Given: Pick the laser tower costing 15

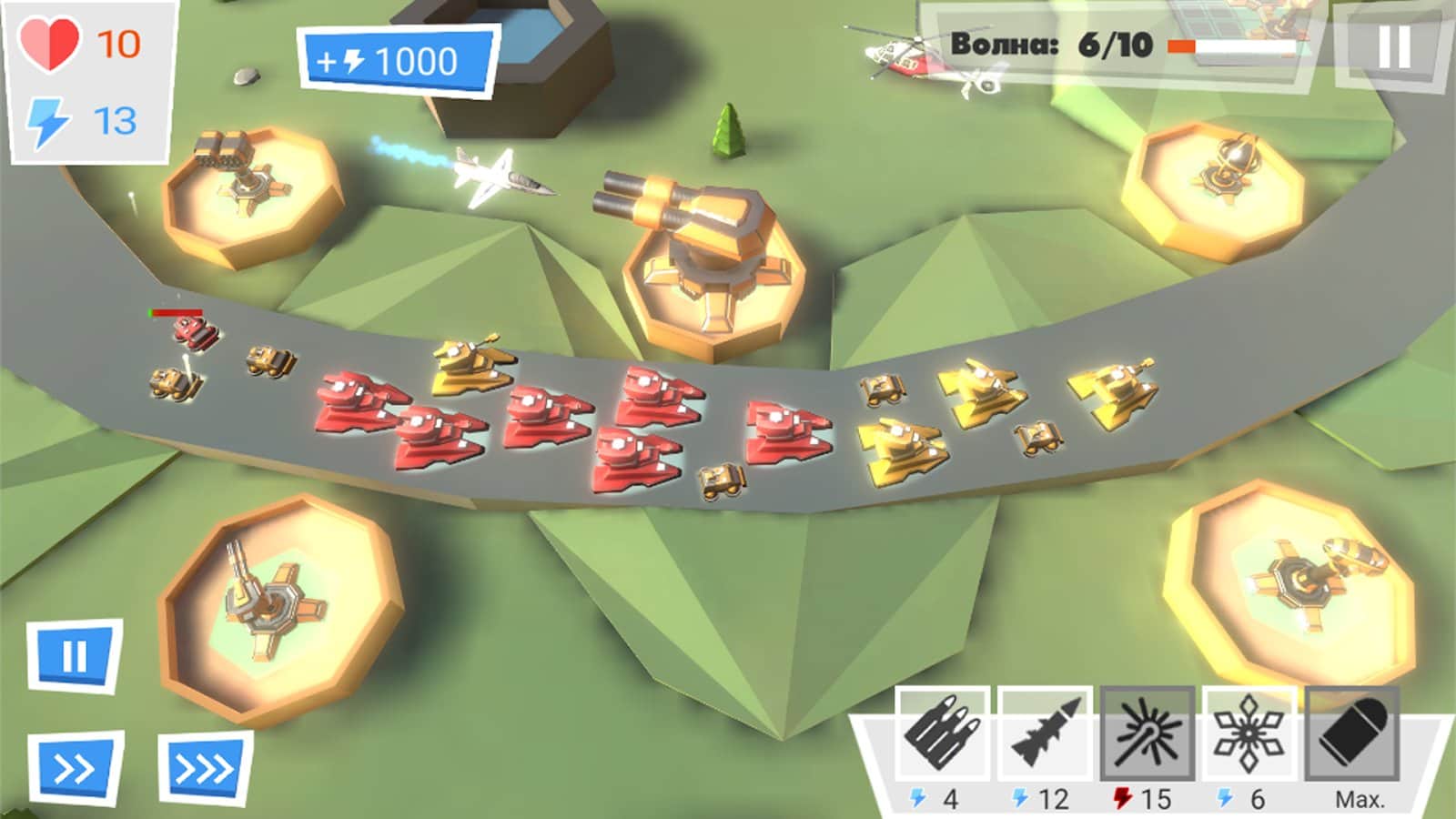Looking at the screenshot, I should click(1147, 733).
